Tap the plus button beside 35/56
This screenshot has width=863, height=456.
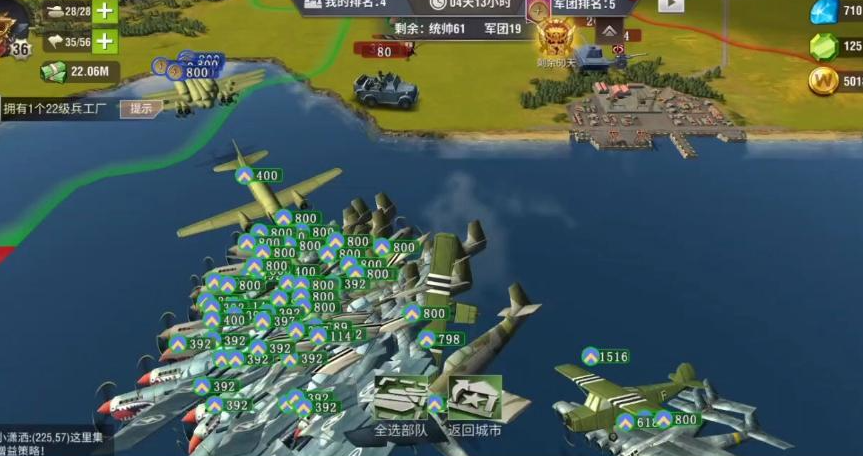tap(103, 42)
